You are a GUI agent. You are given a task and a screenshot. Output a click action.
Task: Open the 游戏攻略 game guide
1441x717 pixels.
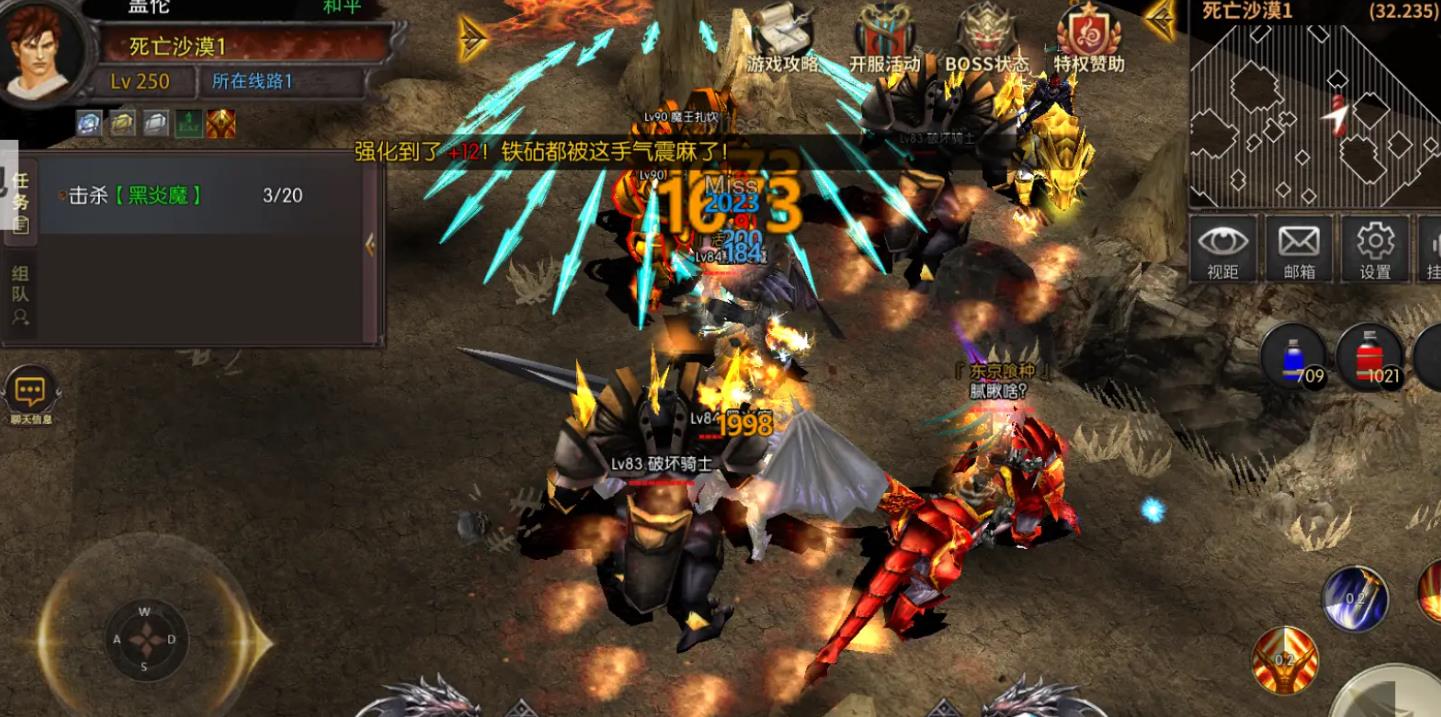pyautogui.click(x=781, y=39)
